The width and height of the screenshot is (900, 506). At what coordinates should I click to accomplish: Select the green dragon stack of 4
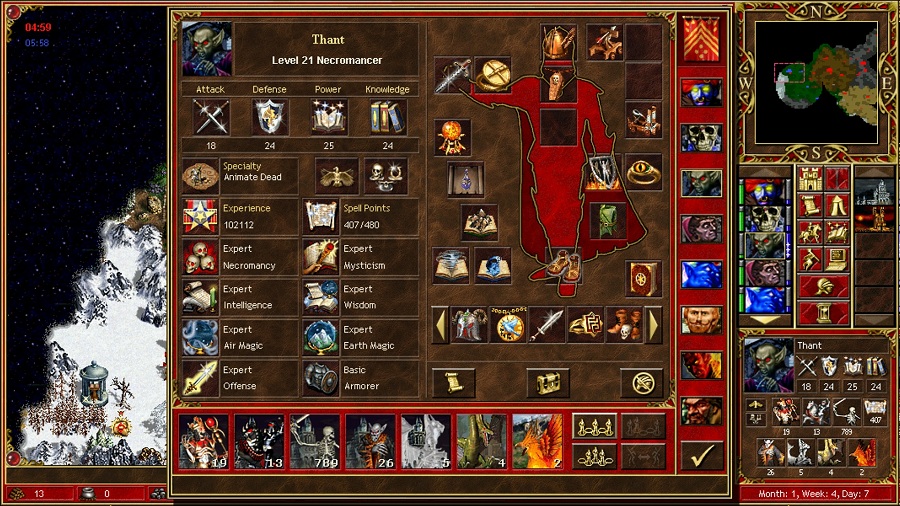[x=481, y=441]
